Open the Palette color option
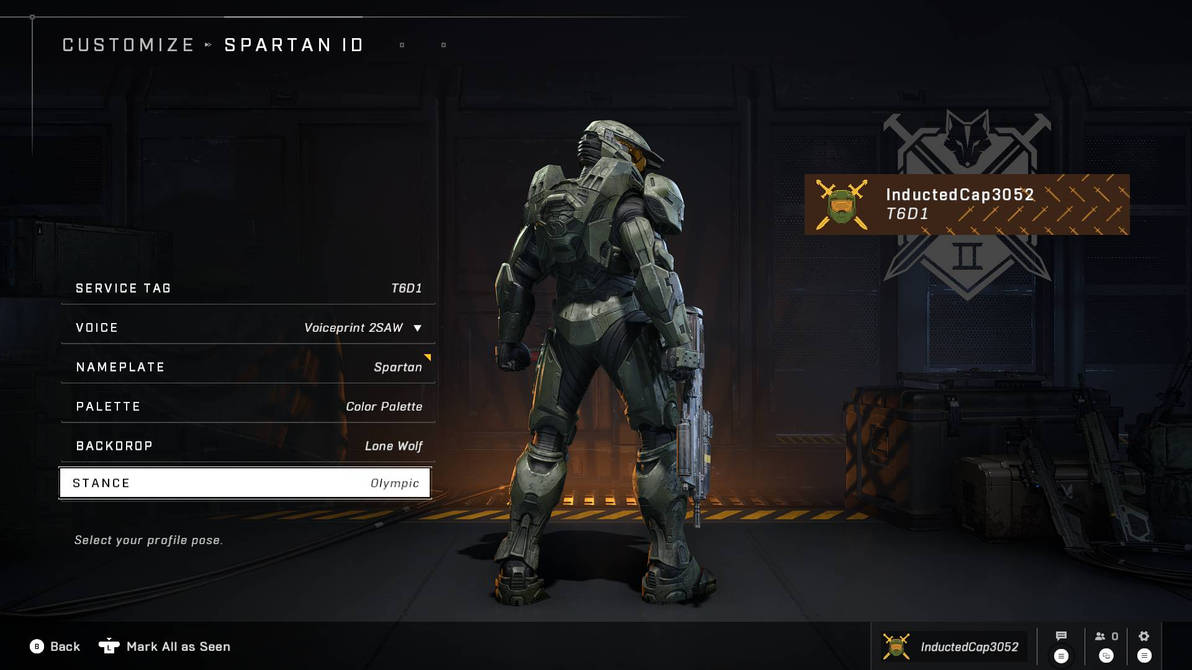This screenshot has width=1192, height=670. coord(248,407)
